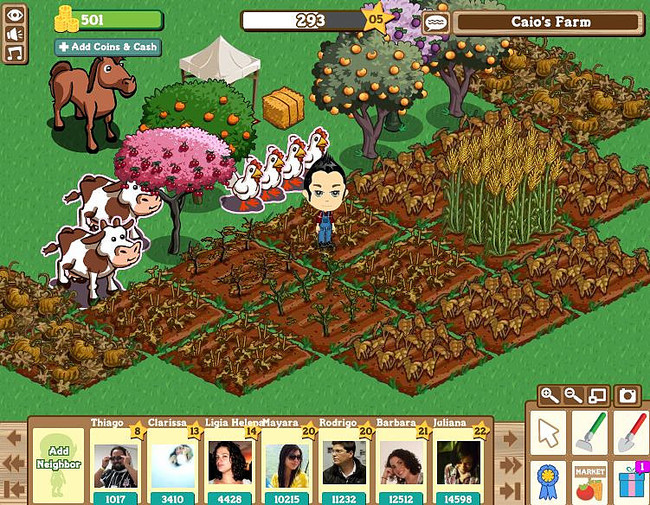The image size is (650, 505).
Task: Open Mayara's neighbor thumbnail
Action: [286, 463]
